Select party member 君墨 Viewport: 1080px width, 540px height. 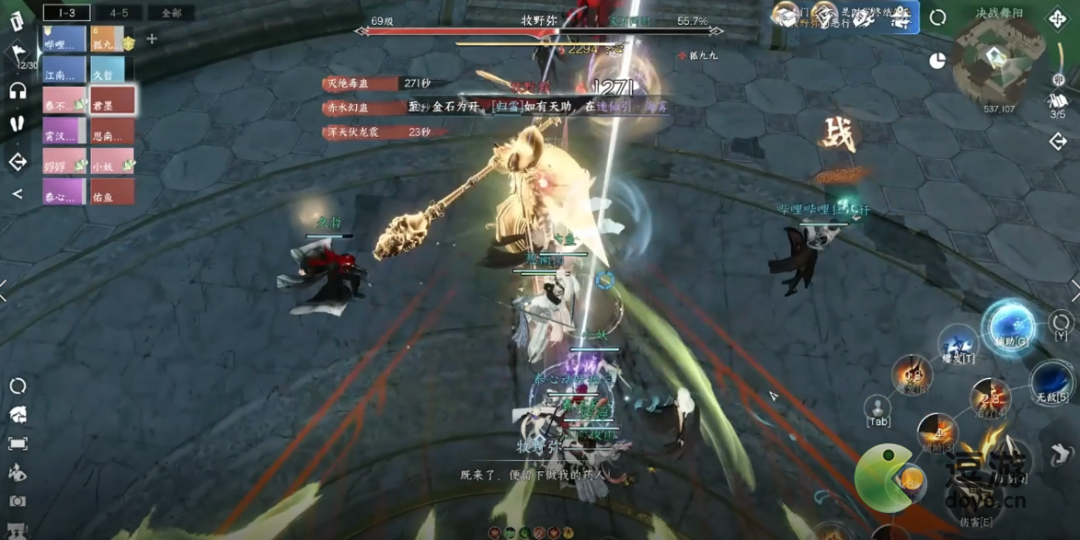pos(112,102)
